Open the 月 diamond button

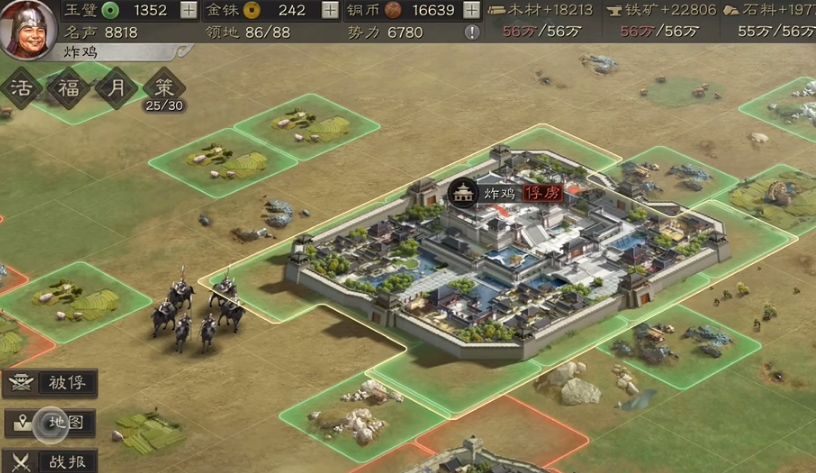(x=117, y=88)
